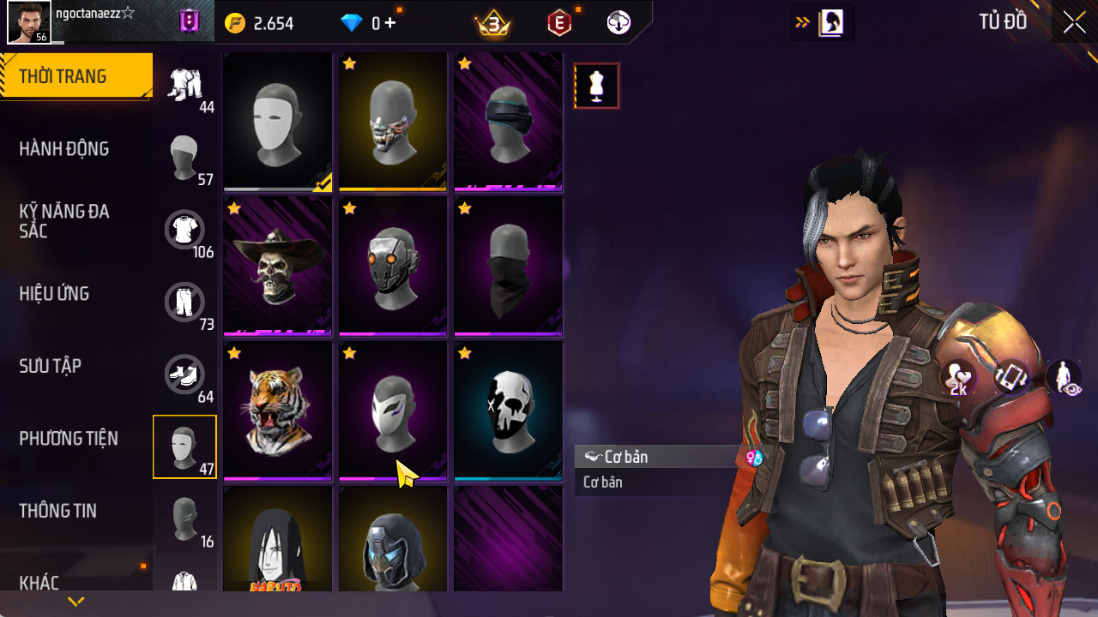Open the player profile avatar

[29, 22]
